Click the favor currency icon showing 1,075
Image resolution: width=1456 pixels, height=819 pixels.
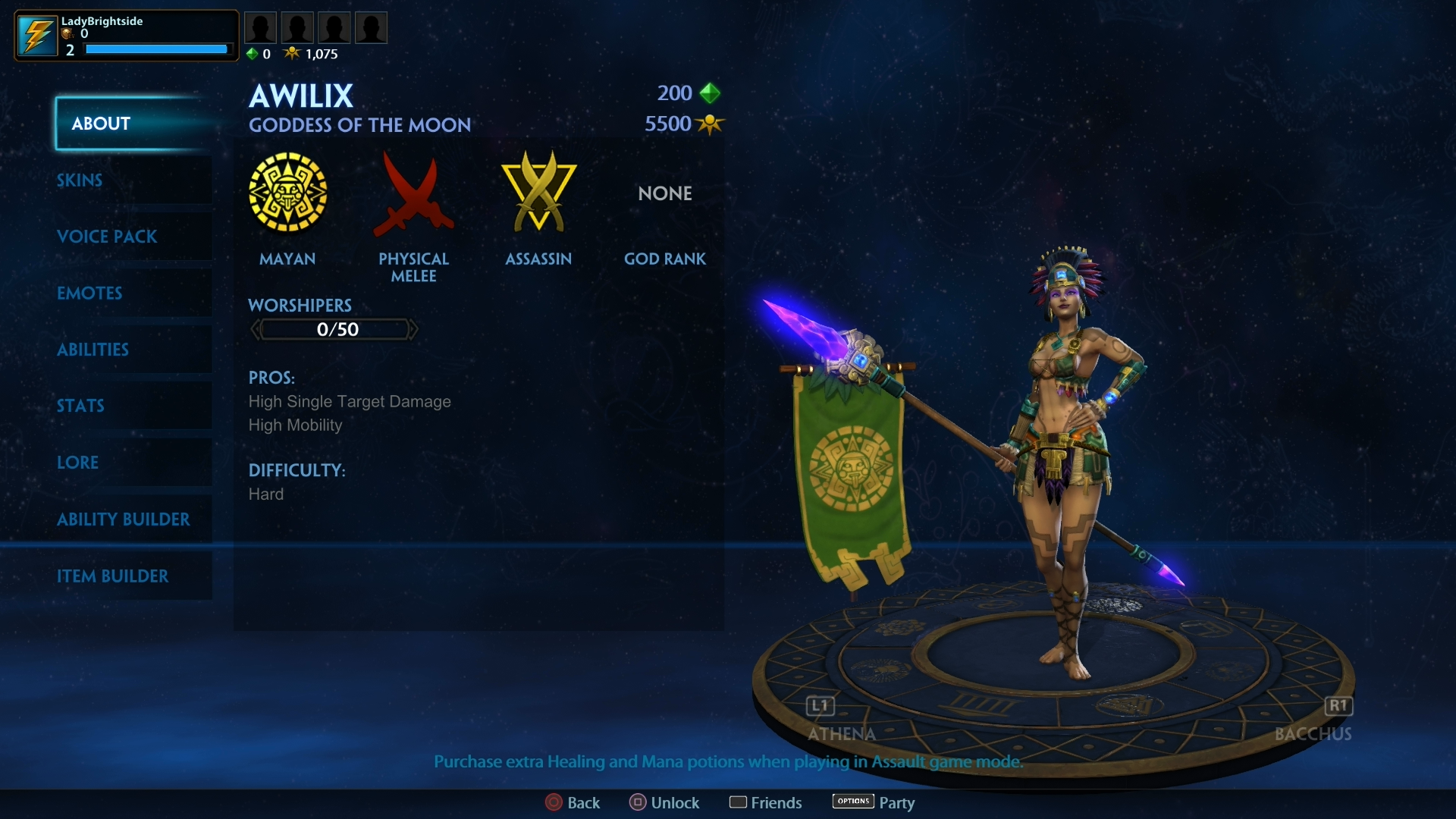point(293,53)
